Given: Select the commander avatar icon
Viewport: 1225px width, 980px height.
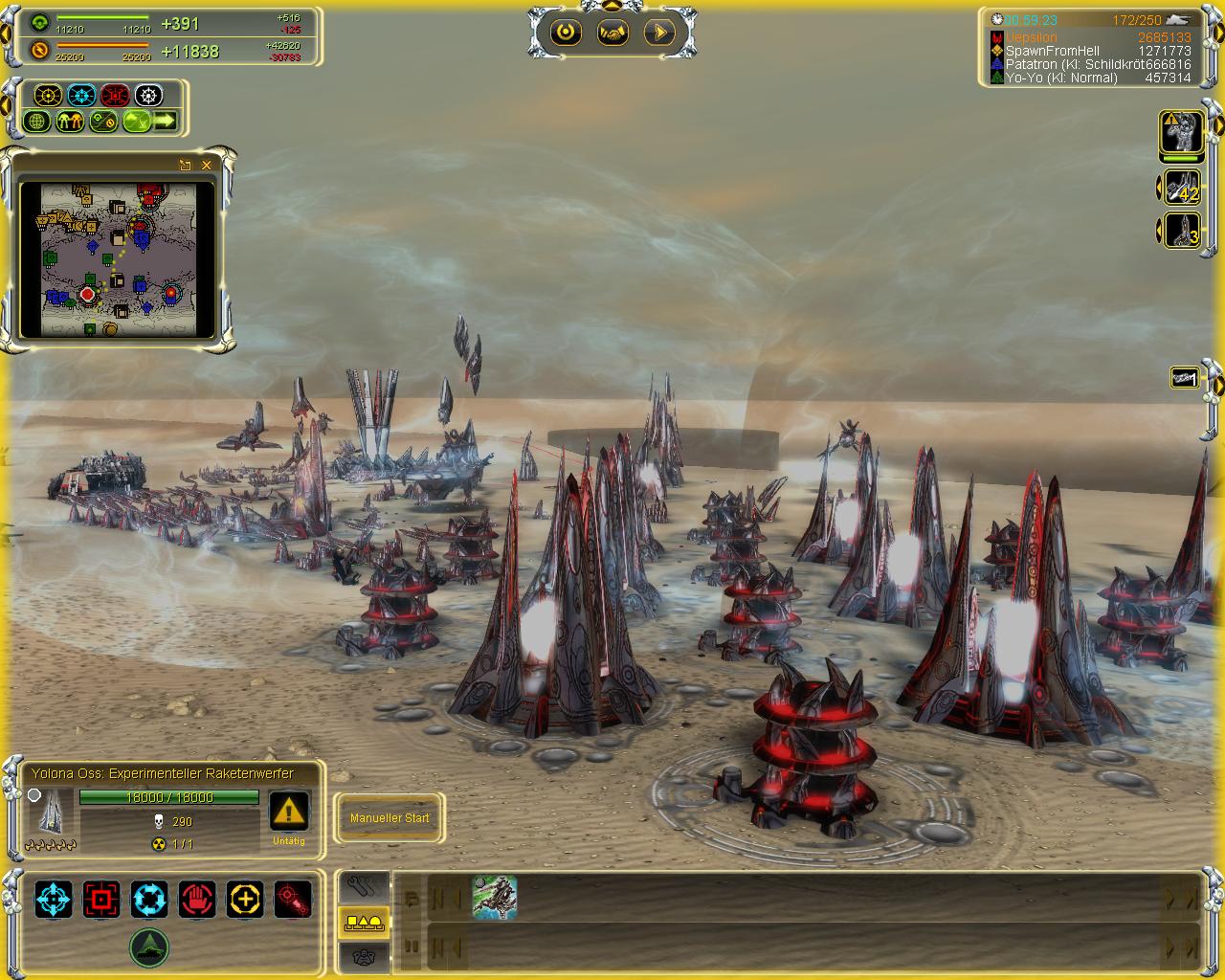Looking at the screenshot, I should [1183, 133].
